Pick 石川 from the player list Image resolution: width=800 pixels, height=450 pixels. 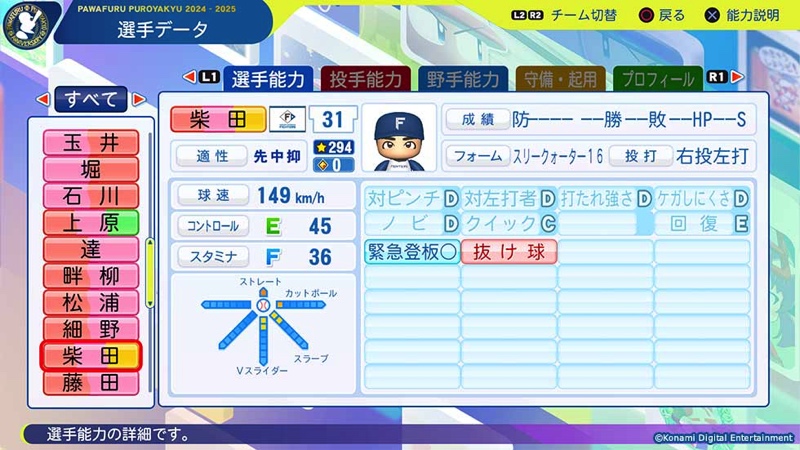click(x=90, y=195)
